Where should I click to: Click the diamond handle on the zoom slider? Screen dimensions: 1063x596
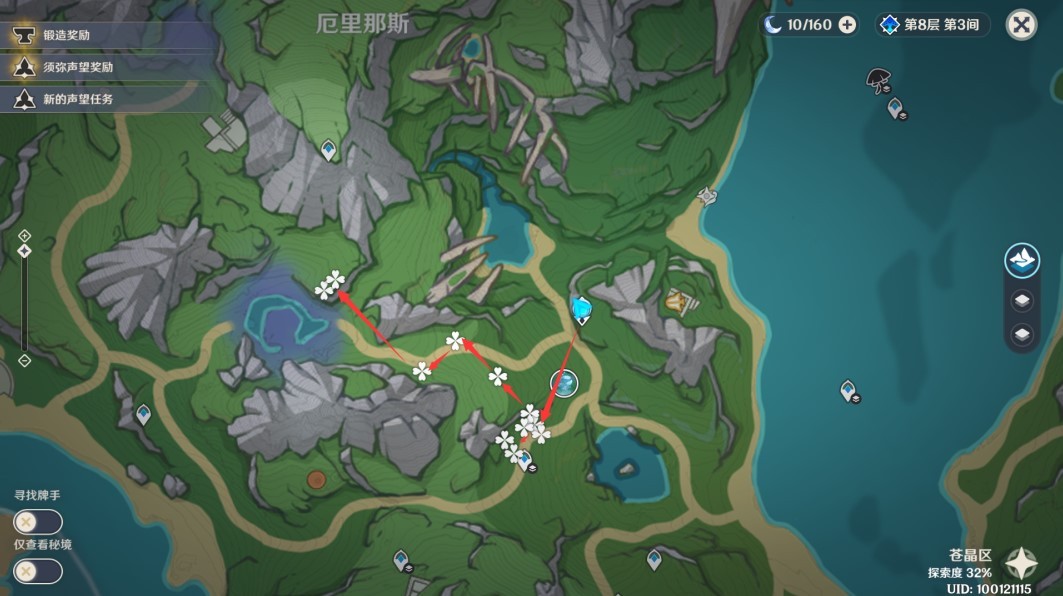25,250
